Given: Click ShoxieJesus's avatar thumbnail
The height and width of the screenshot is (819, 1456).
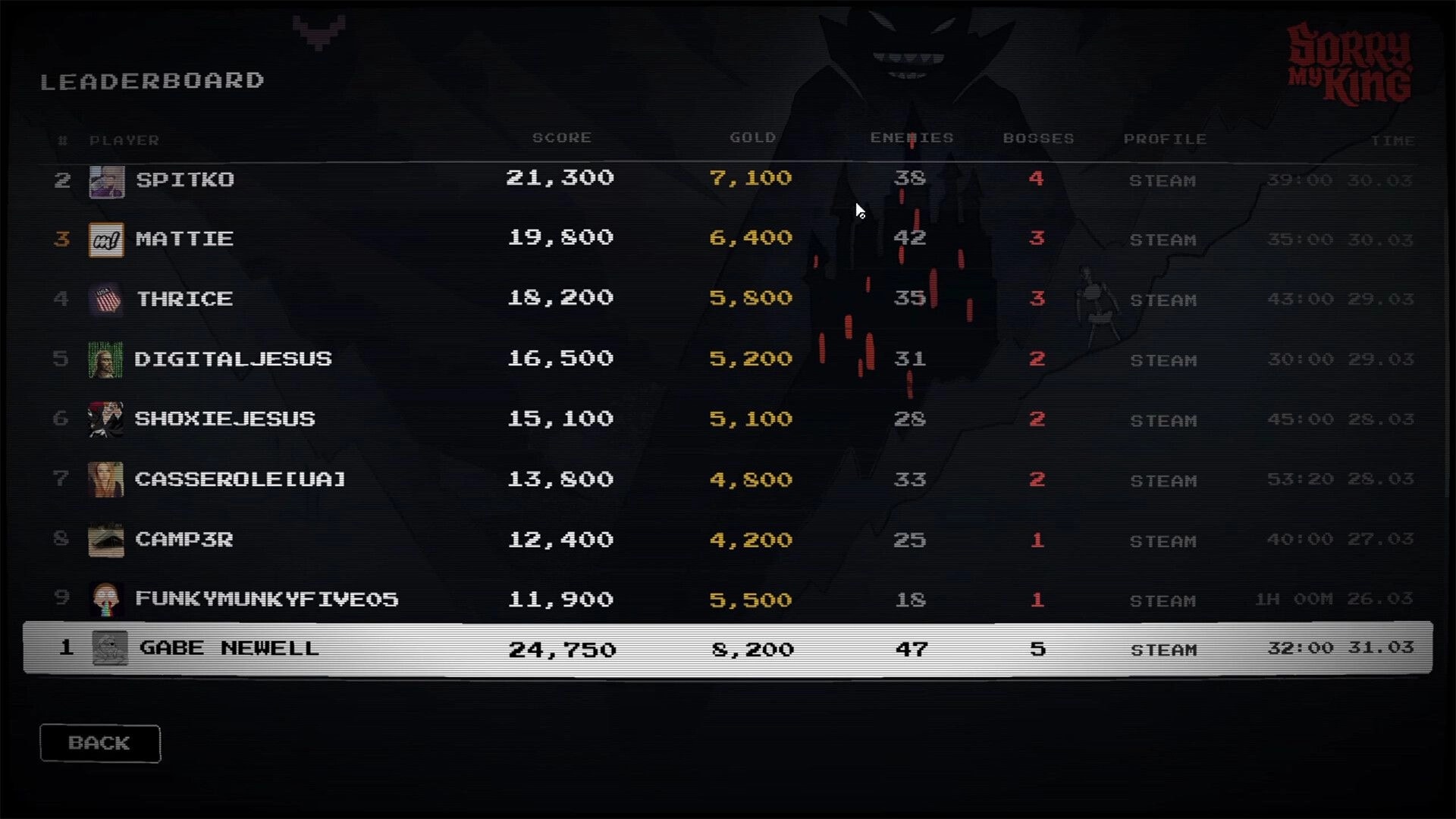Looking at the screenshot, I should point(106,419).
